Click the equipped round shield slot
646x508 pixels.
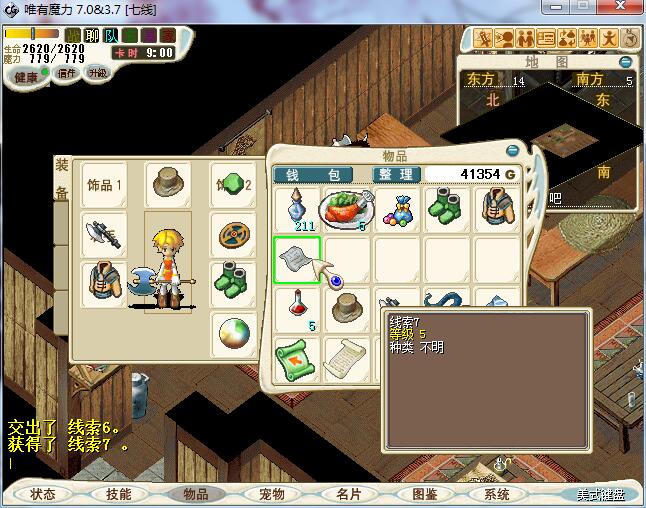234,234
